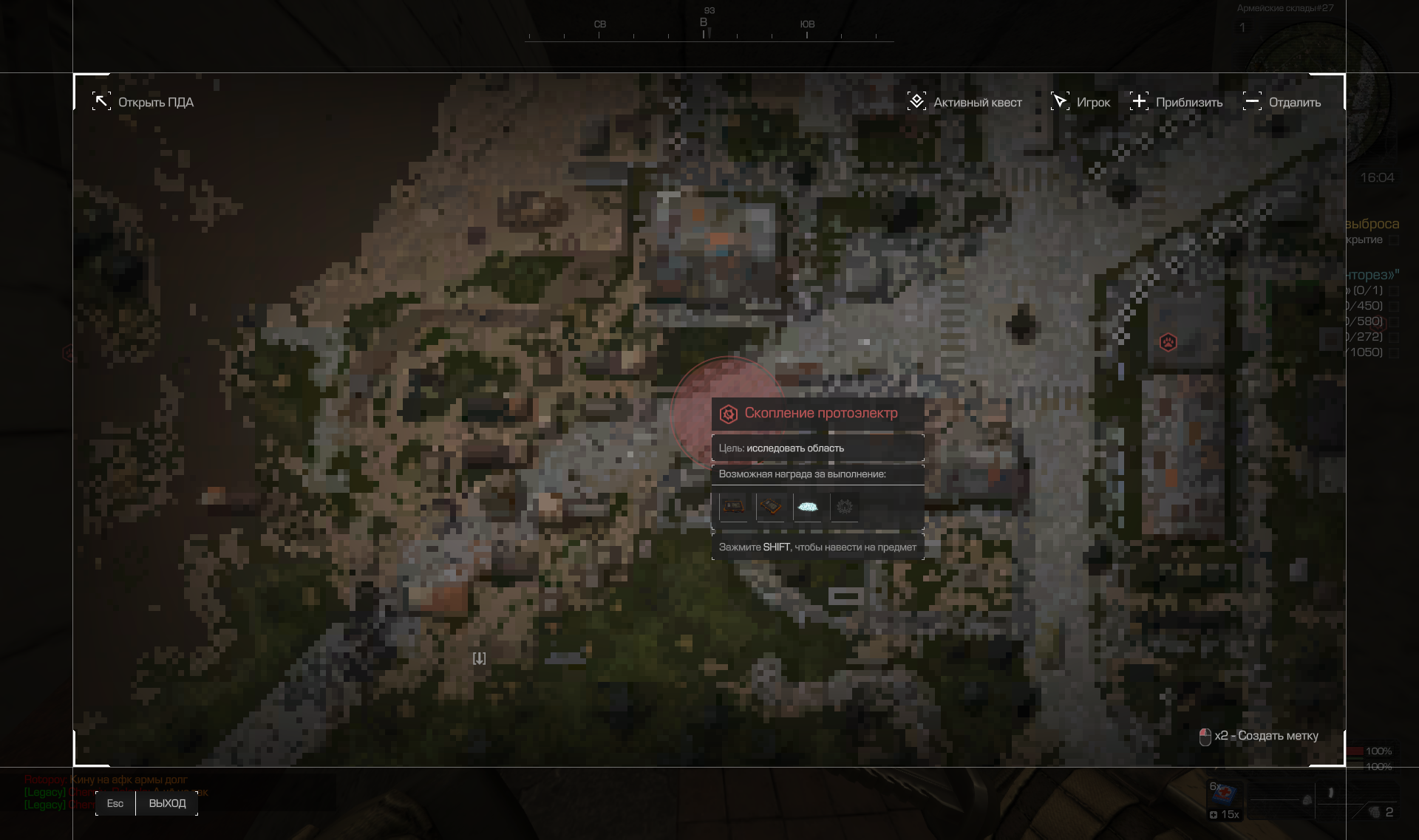The width and height of the screenshot is (1419, 840).
Task: Select the white crystal pile reward
Action: click(808, 507)
